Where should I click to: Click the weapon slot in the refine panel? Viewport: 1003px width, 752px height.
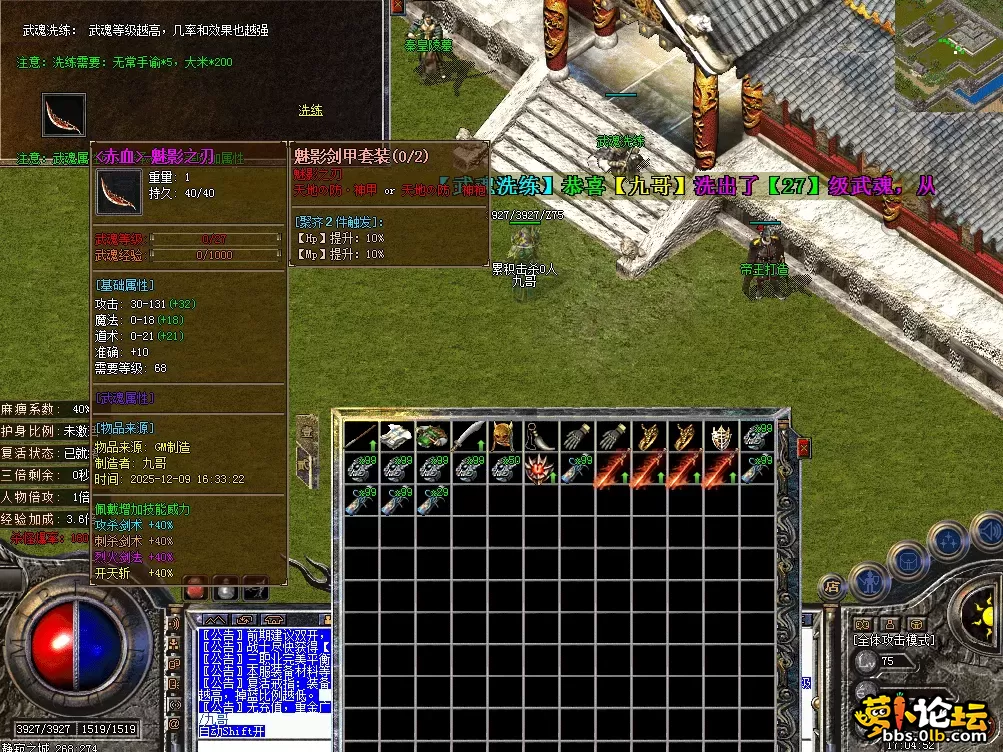[x=64, y=115]
